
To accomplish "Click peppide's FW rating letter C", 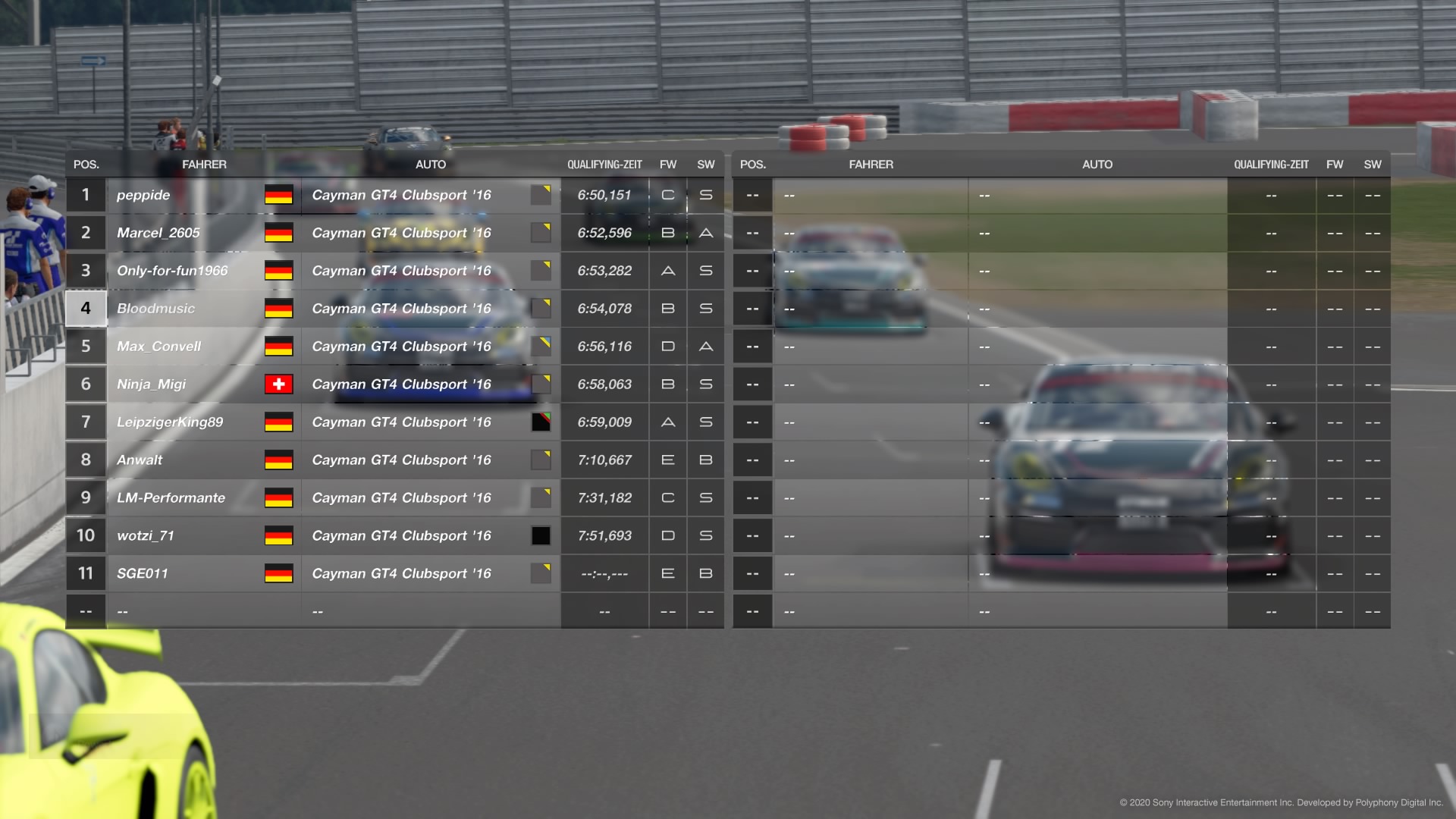I will (667, 195).
